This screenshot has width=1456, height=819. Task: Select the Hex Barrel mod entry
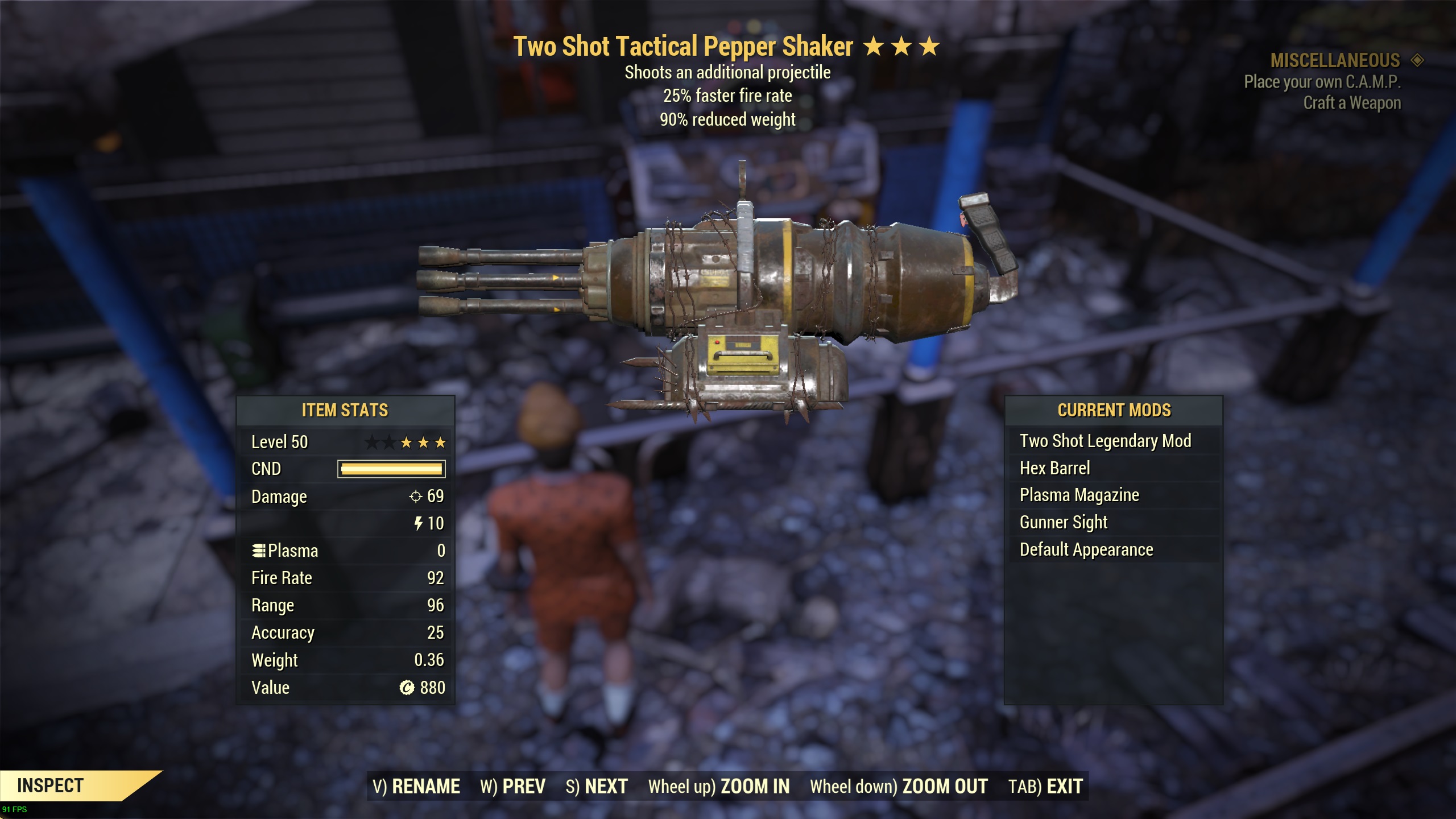[x=1055, y=468]
